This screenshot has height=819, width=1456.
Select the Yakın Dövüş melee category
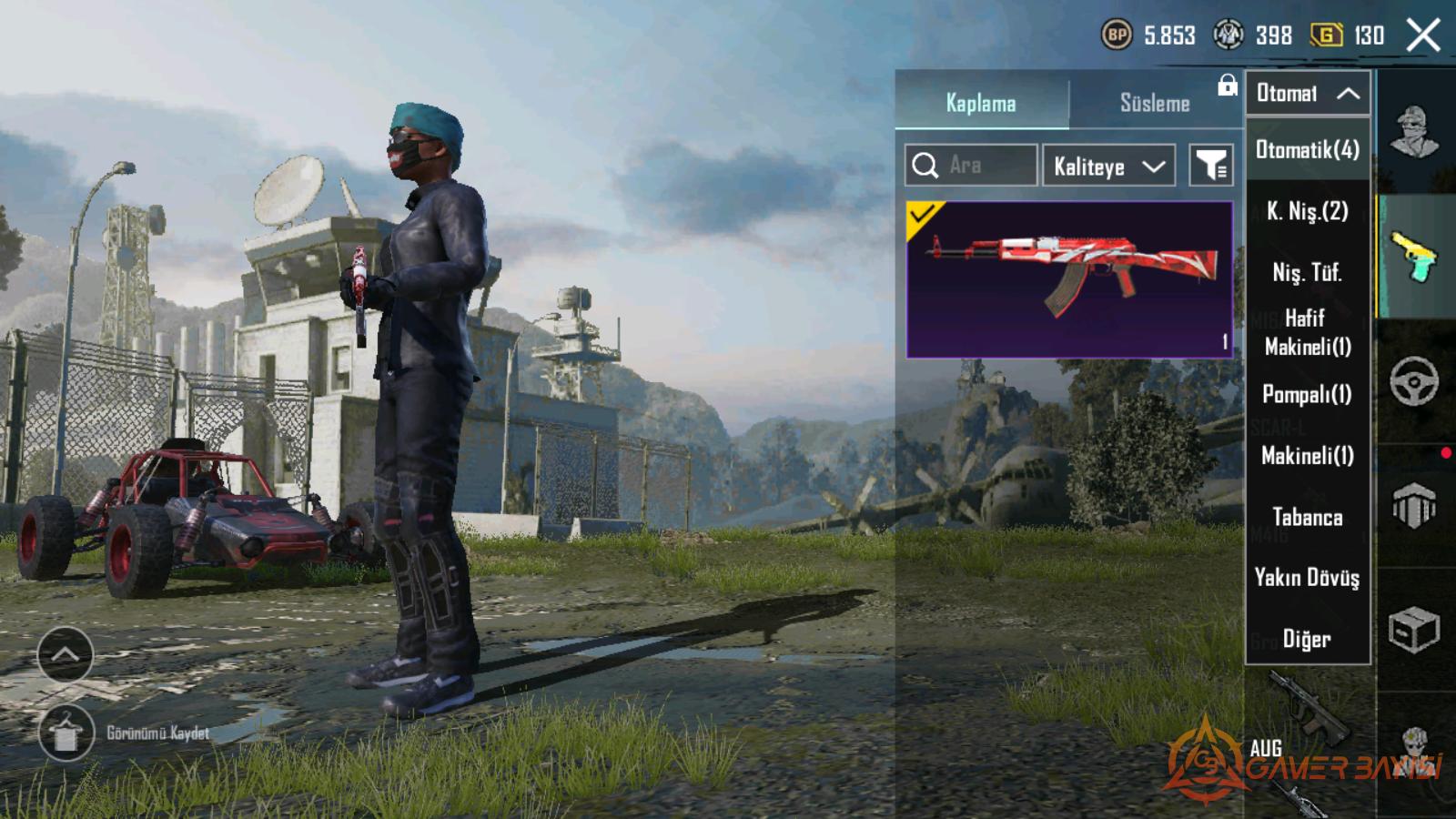coord(1308,578)
